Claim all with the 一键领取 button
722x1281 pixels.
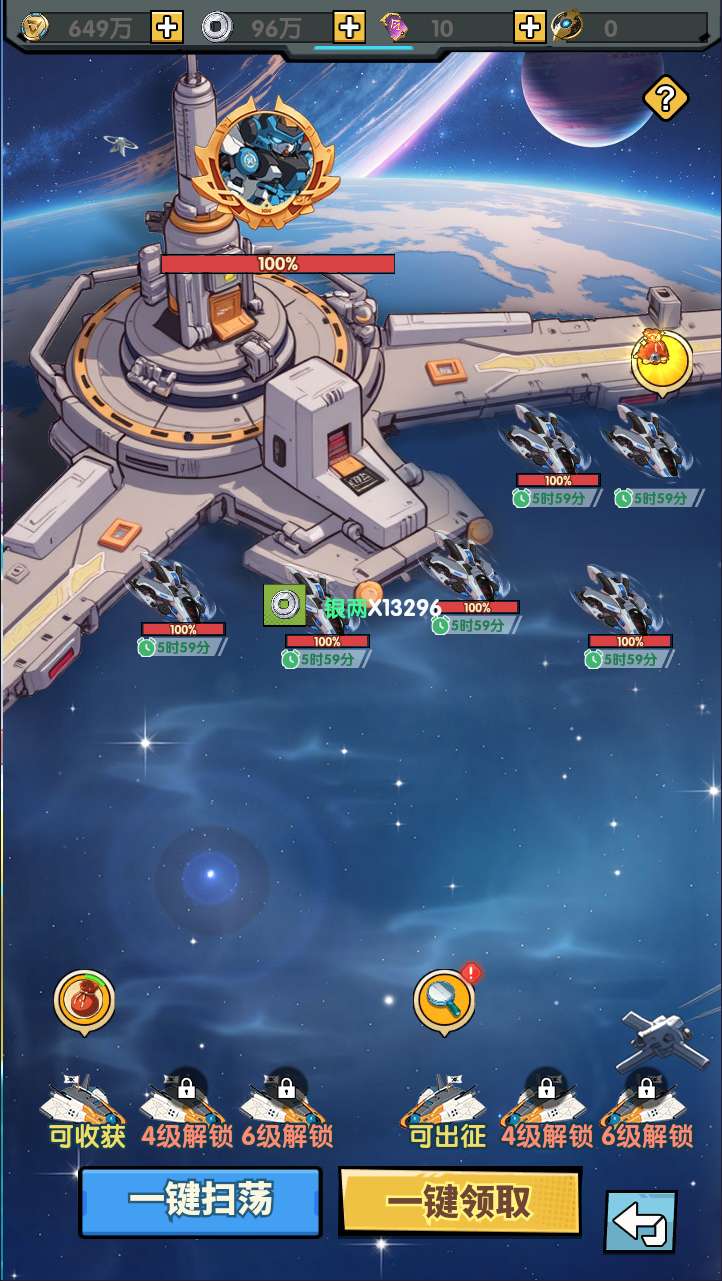(460, 1202)
